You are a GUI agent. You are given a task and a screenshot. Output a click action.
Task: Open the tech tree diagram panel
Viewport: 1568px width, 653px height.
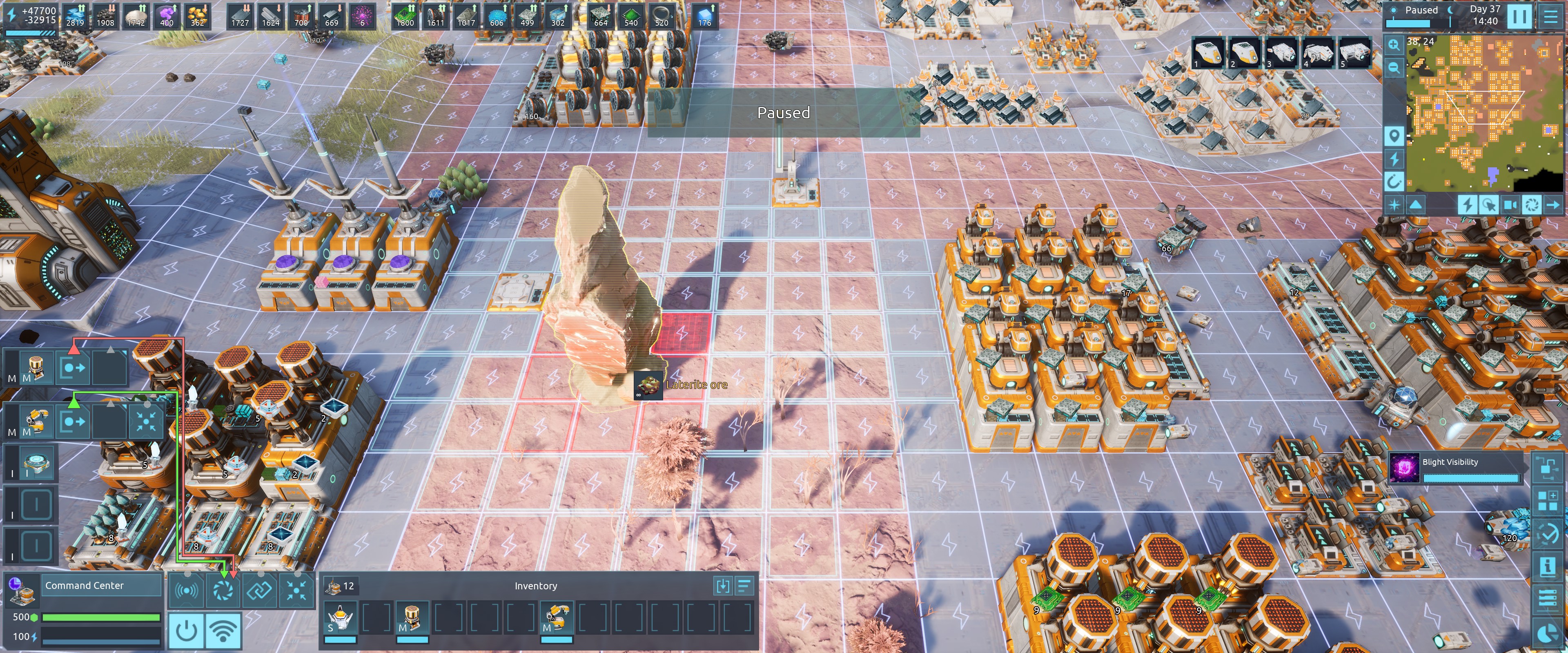[x=1547, y=467]
